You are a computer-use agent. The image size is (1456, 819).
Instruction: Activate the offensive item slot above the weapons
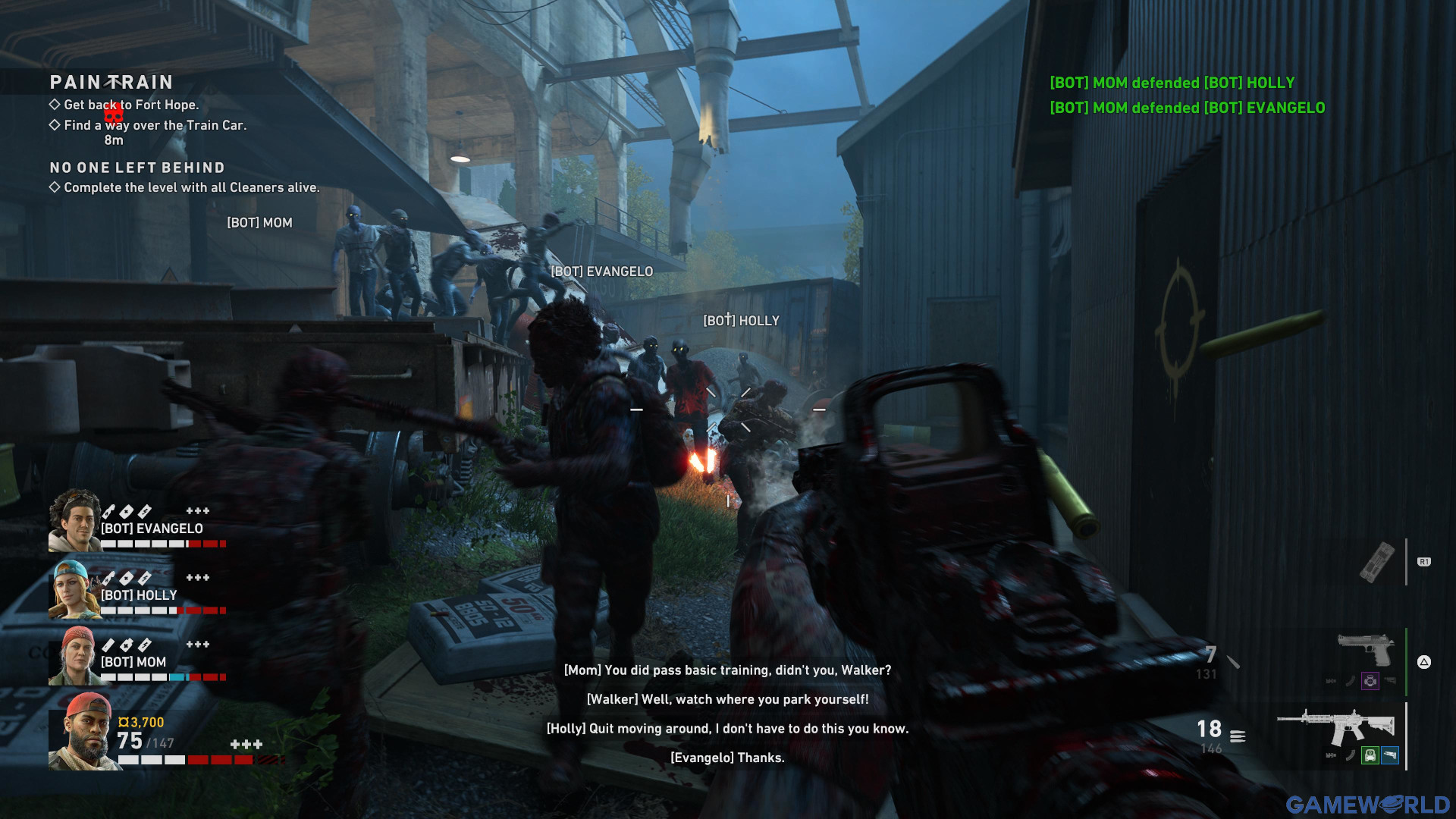tap(1376, 562)
